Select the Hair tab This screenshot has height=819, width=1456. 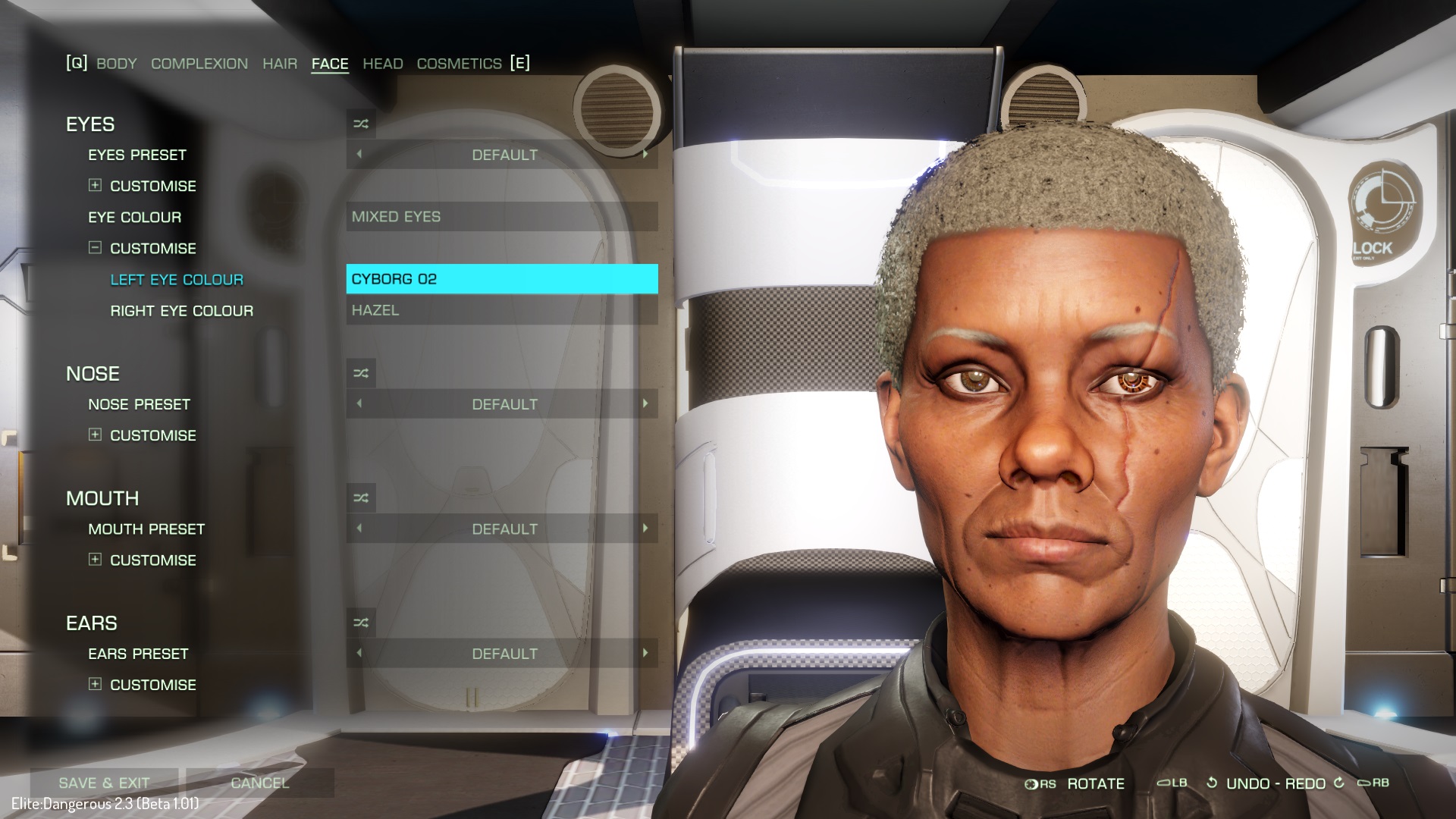point(280,64)
